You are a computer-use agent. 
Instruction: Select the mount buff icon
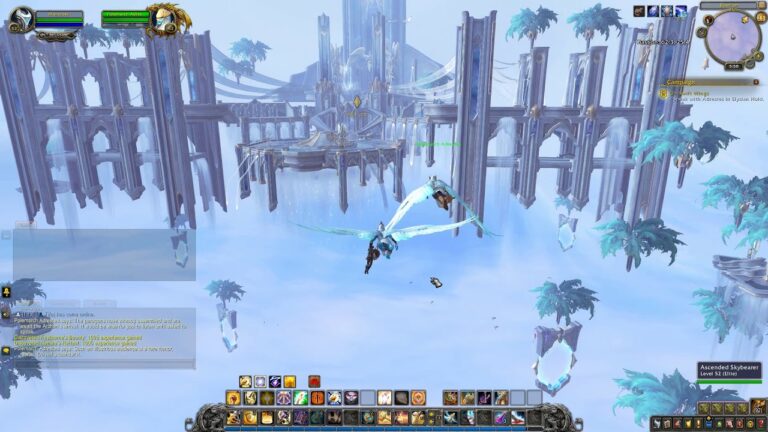pos(639,11)
